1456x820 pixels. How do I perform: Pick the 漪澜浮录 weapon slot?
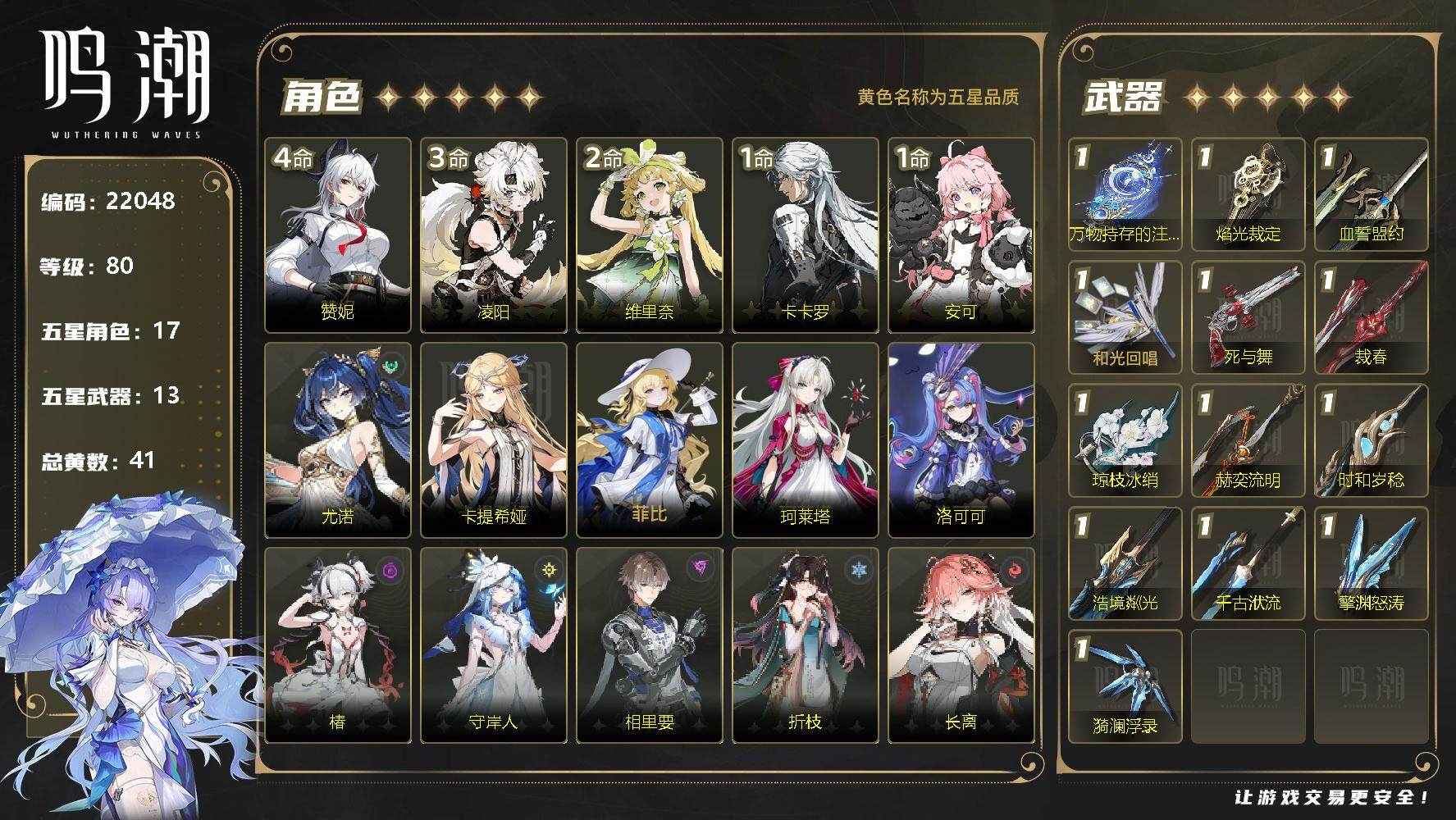click(x=1125, y=686)
